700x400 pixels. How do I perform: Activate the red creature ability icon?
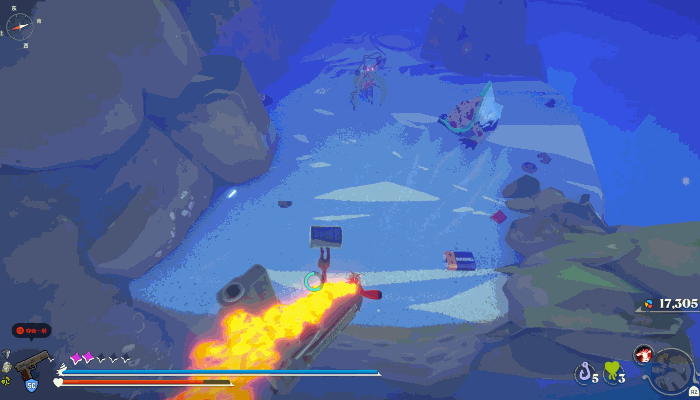click(643, 354)
